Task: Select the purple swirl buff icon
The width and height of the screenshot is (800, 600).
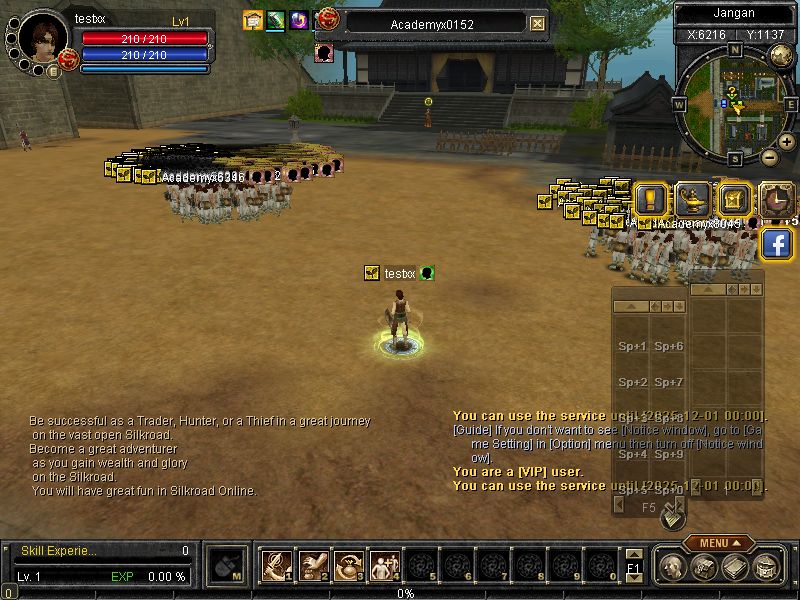Action: tap(298, 20)
